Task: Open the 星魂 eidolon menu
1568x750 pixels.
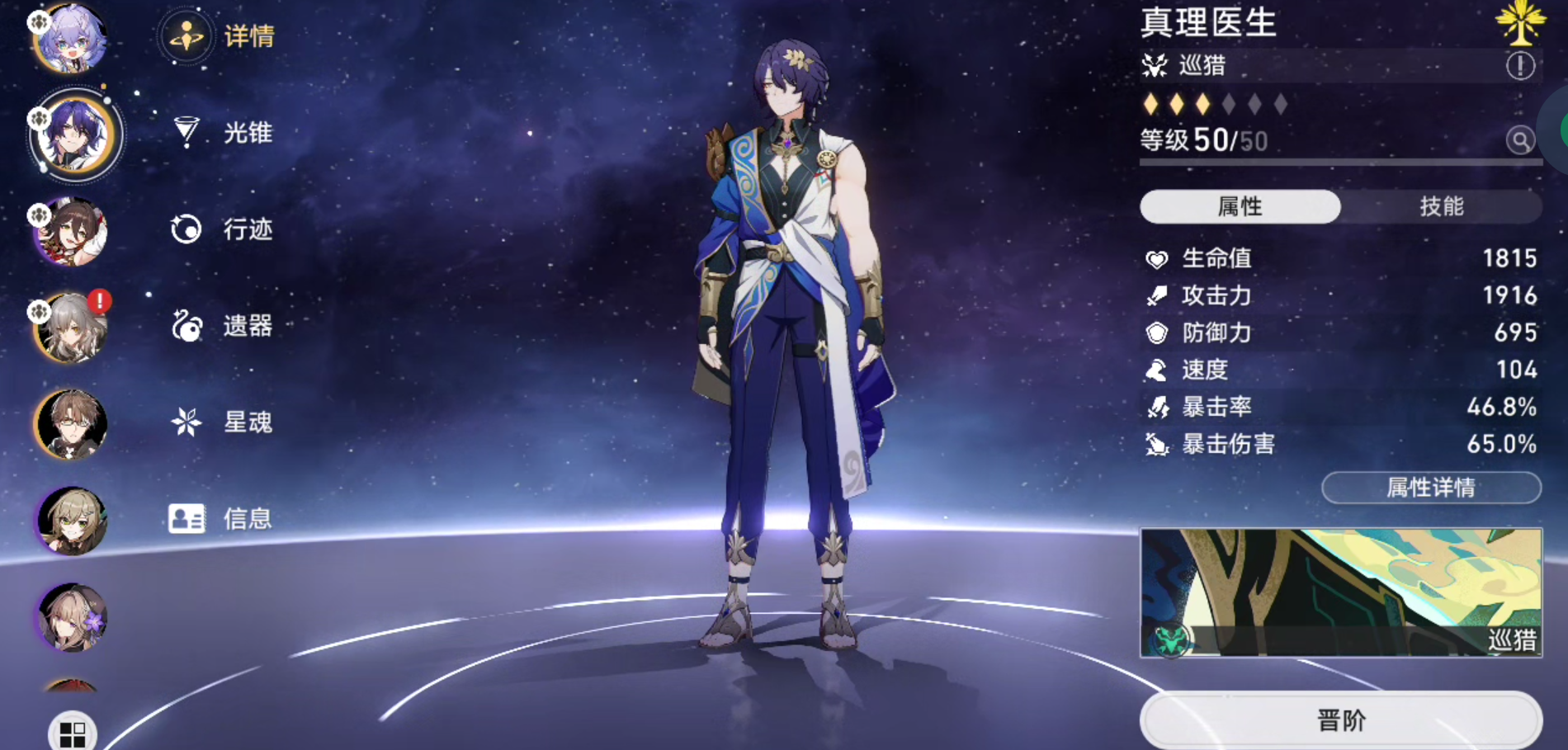Action: [x=223, y=422]
